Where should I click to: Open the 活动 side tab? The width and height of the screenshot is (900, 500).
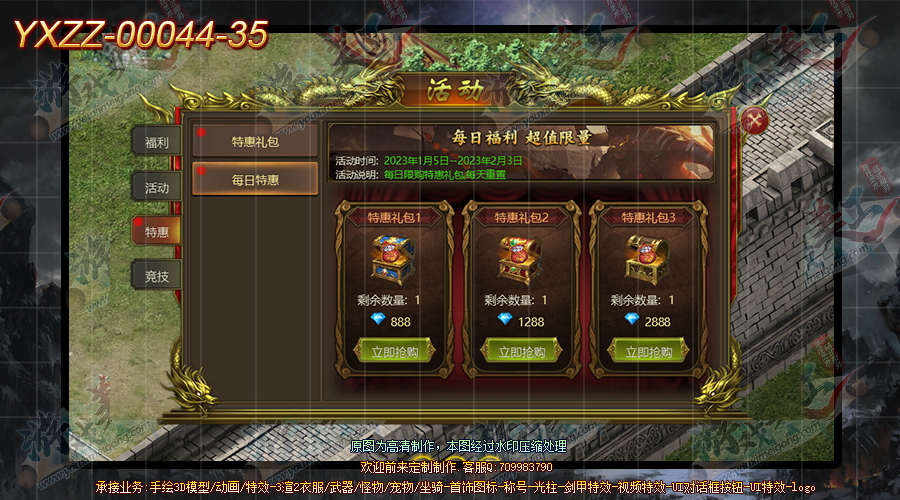click(157, 187)
